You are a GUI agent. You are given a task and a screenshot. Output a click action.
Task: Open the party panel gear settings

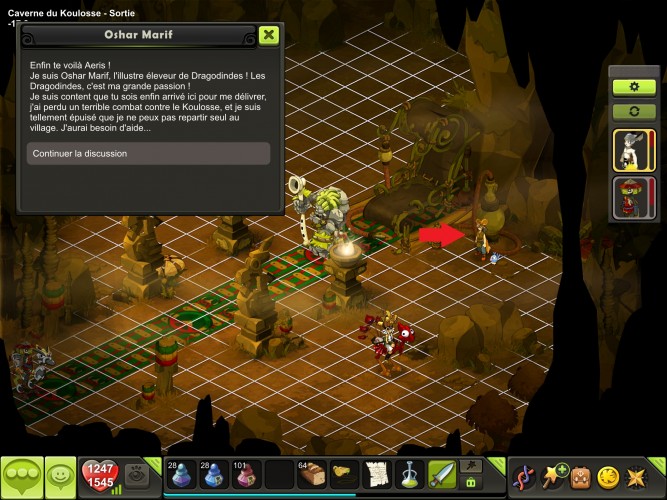coord(633,87)
